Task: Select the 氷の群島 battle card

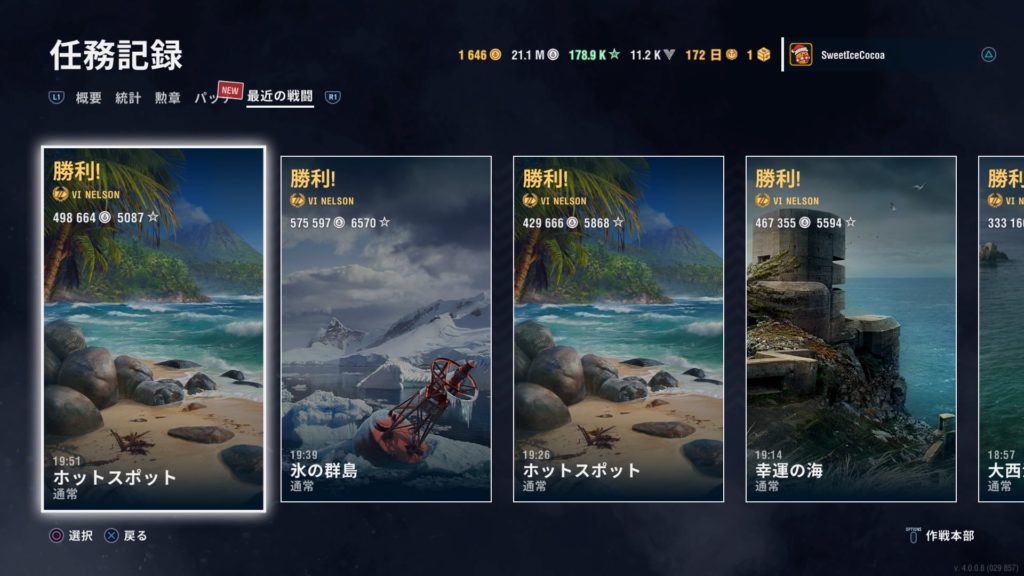Action: [386, 329]
